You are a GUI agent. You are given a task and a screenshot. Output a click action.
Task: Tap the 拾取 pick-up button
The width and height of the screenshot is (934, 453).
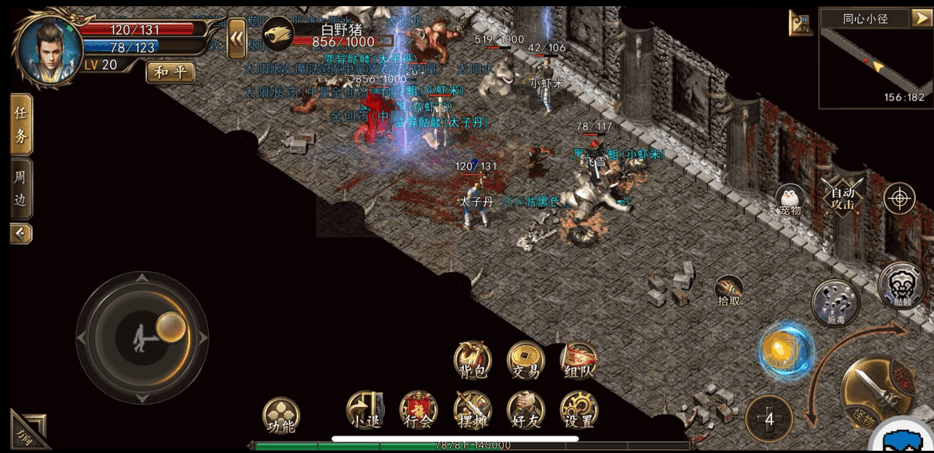click(730, 291)
